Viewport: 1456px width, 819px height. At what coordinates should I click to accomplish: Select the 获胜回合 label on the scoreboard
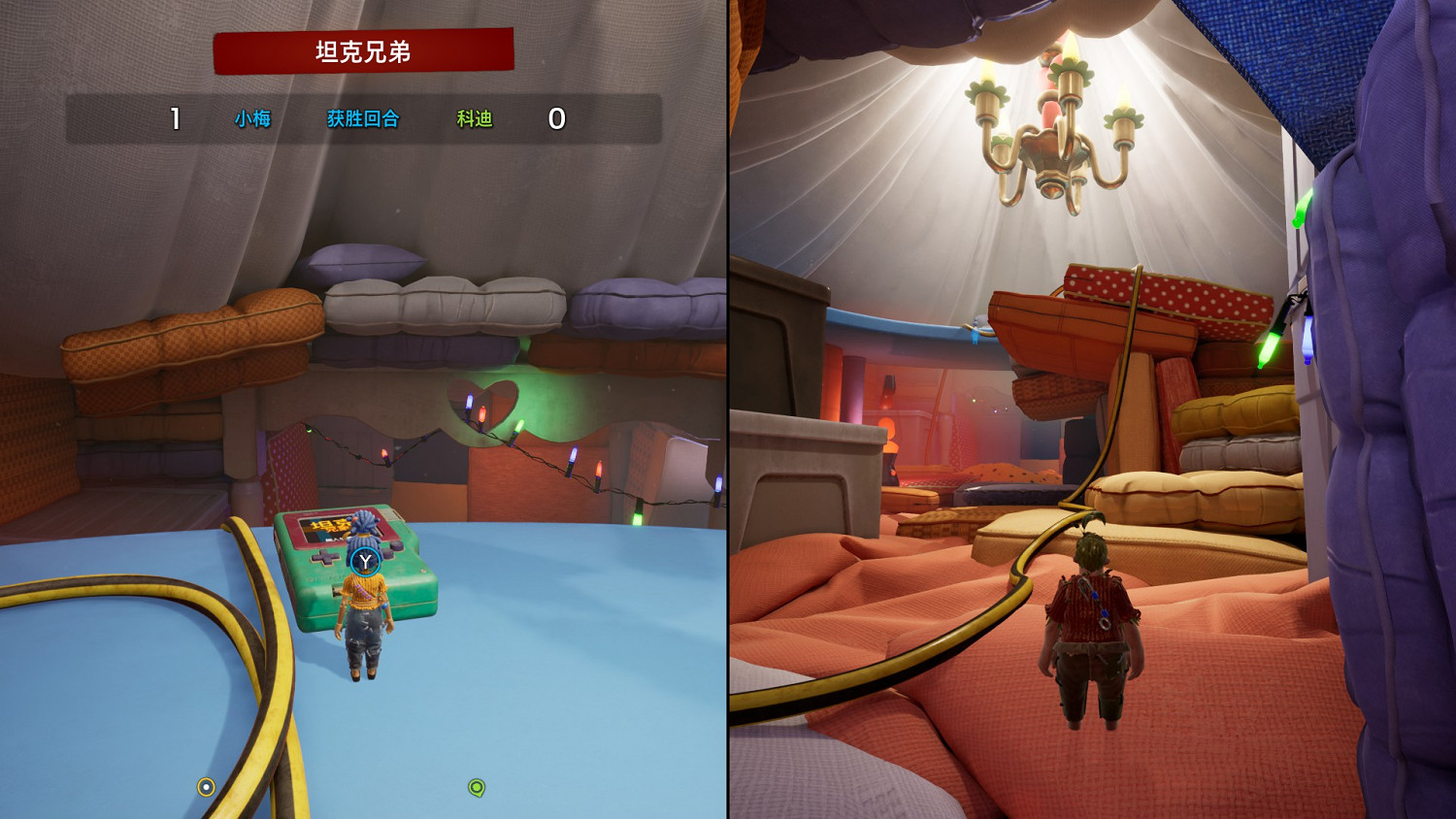(362, 118)
